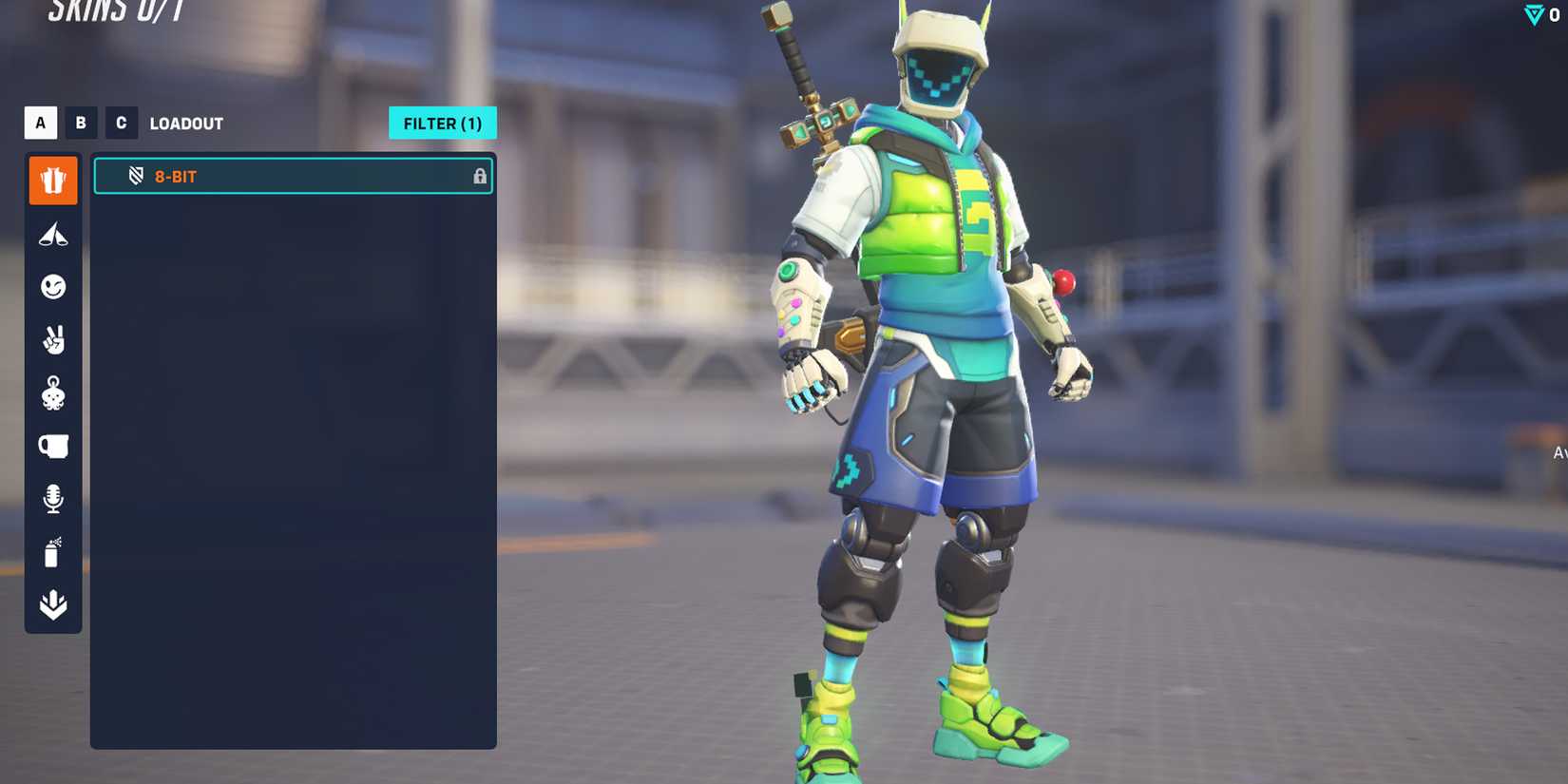
Task: Select the Skins category icon
Action: tap(53, 180)
